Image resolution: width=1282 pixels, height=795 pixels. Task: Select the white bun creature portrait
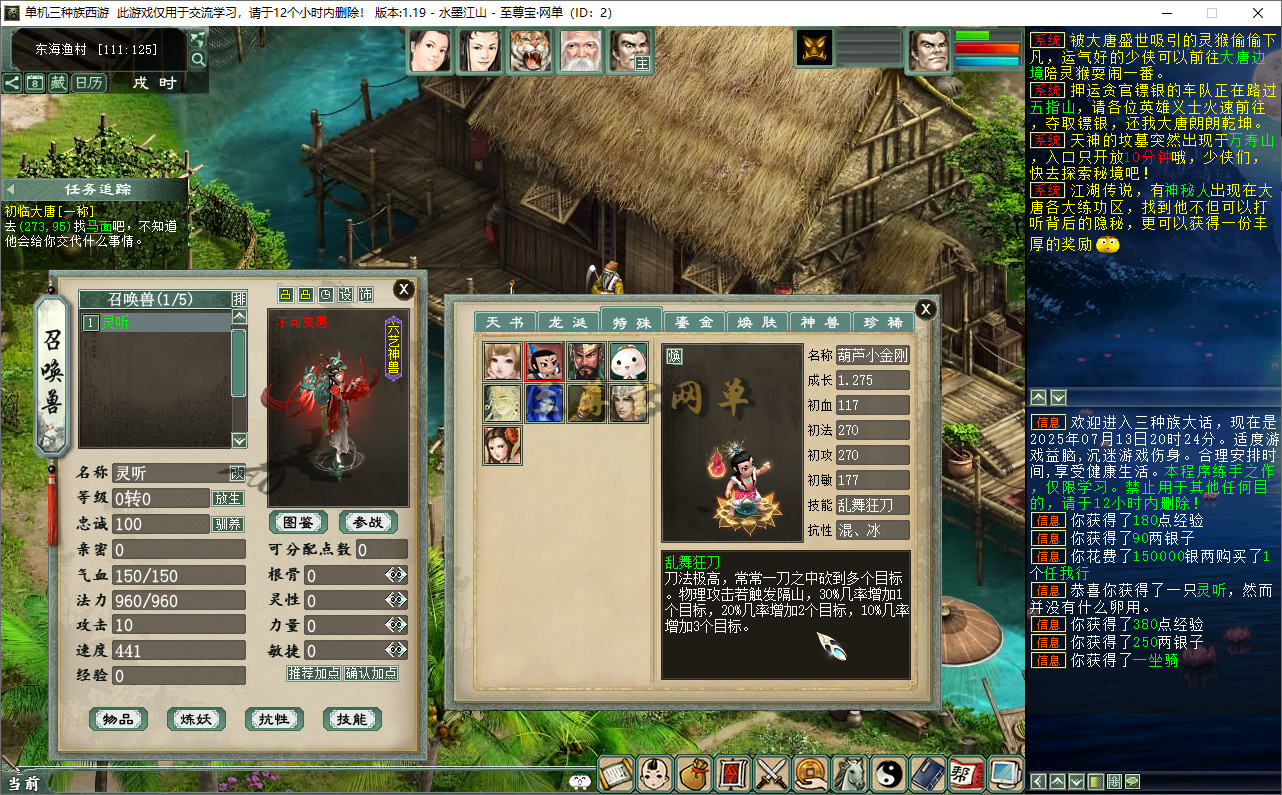629,361
